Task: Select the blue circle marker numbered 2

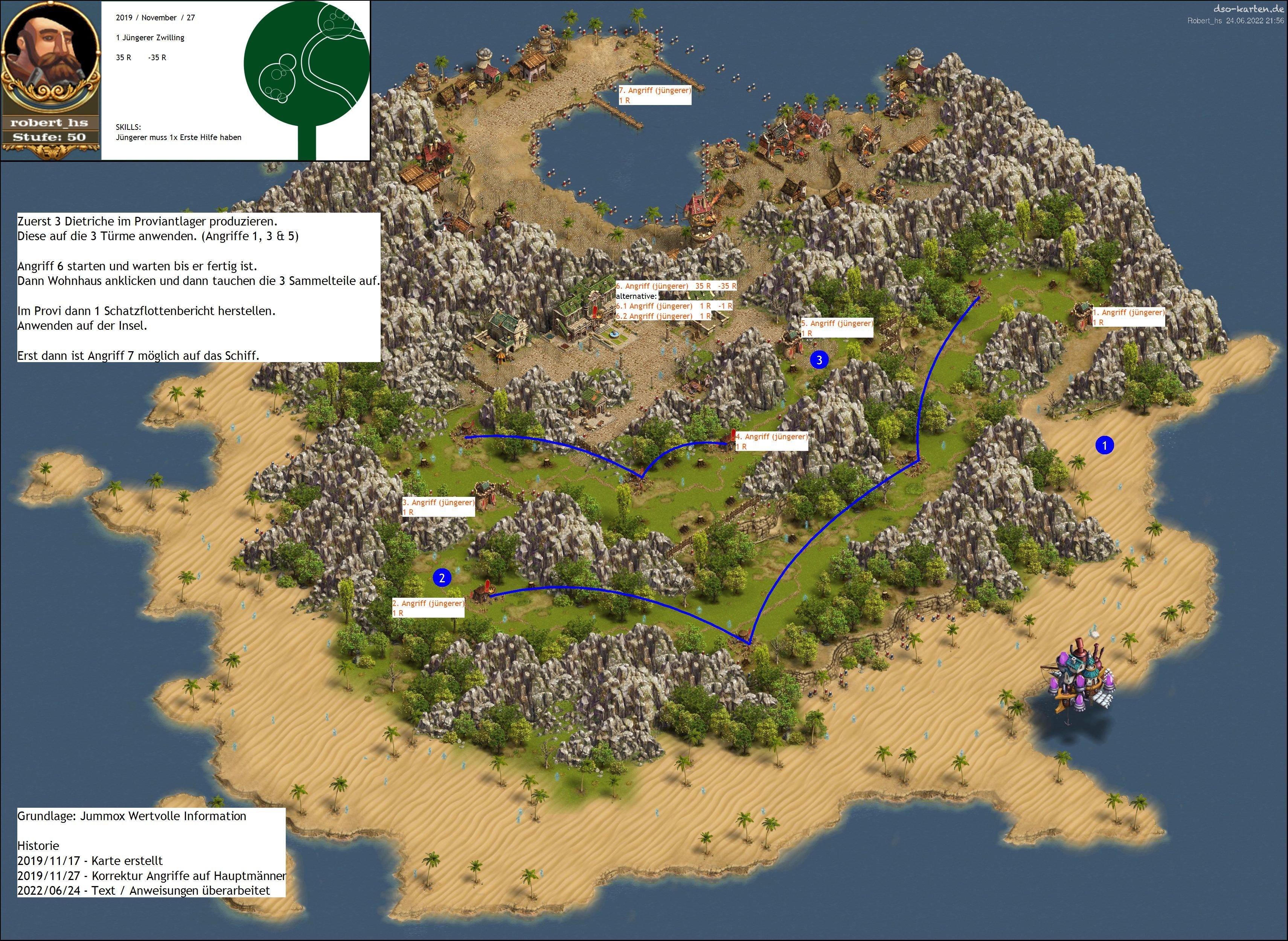Action: 442,578
